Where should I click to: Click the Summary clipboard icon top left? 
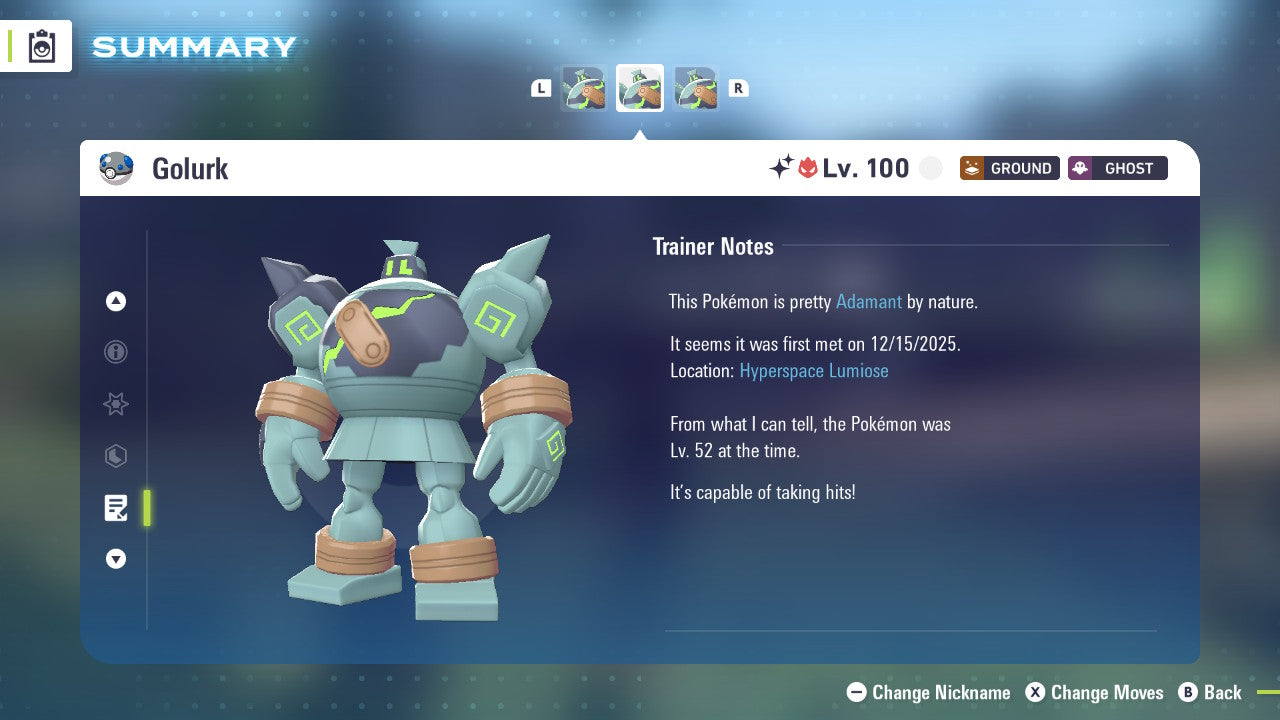click(40, 45)
